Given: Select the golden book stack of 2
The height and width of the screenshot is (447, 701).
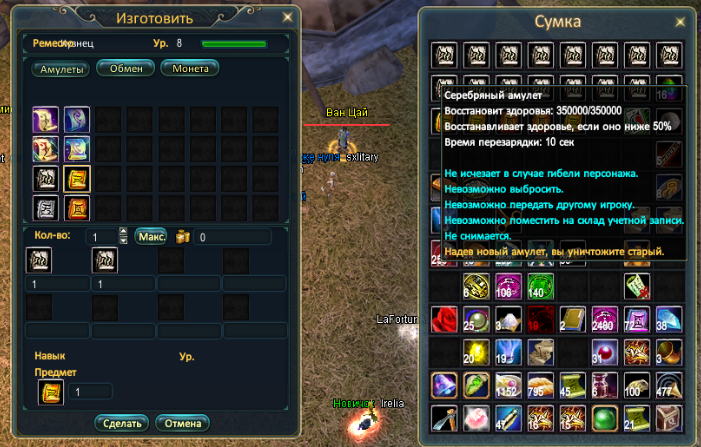Looking at the screenshot, I should (x=571, y=318).
